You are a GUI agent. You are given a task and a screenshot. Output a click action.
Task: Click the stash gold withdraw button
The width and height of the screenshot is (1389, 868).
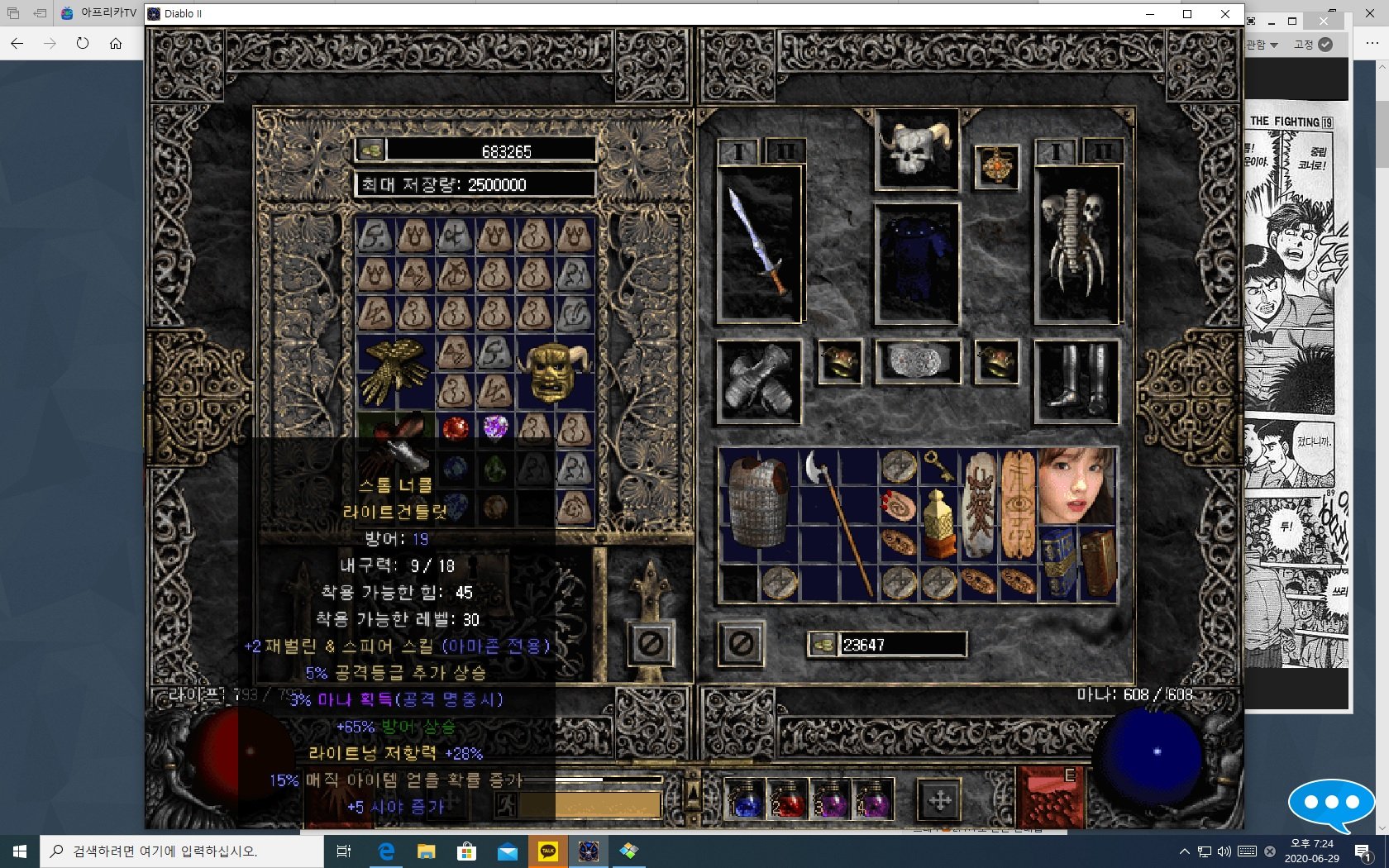[x=371, y=150]
